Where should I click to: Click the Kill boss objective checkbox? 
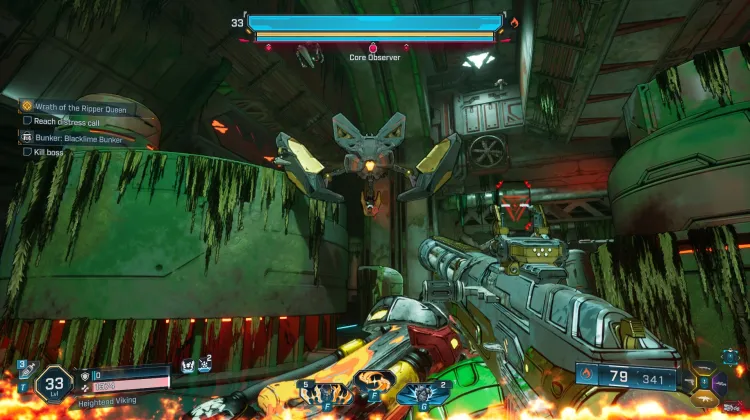pyautogui.click(x=27, y=152)
